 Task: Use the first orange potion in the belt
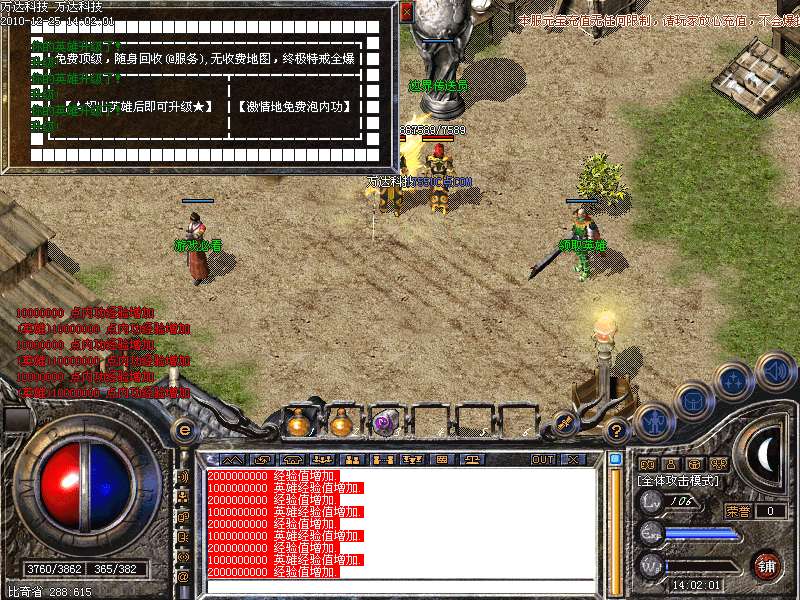point(297,424)
